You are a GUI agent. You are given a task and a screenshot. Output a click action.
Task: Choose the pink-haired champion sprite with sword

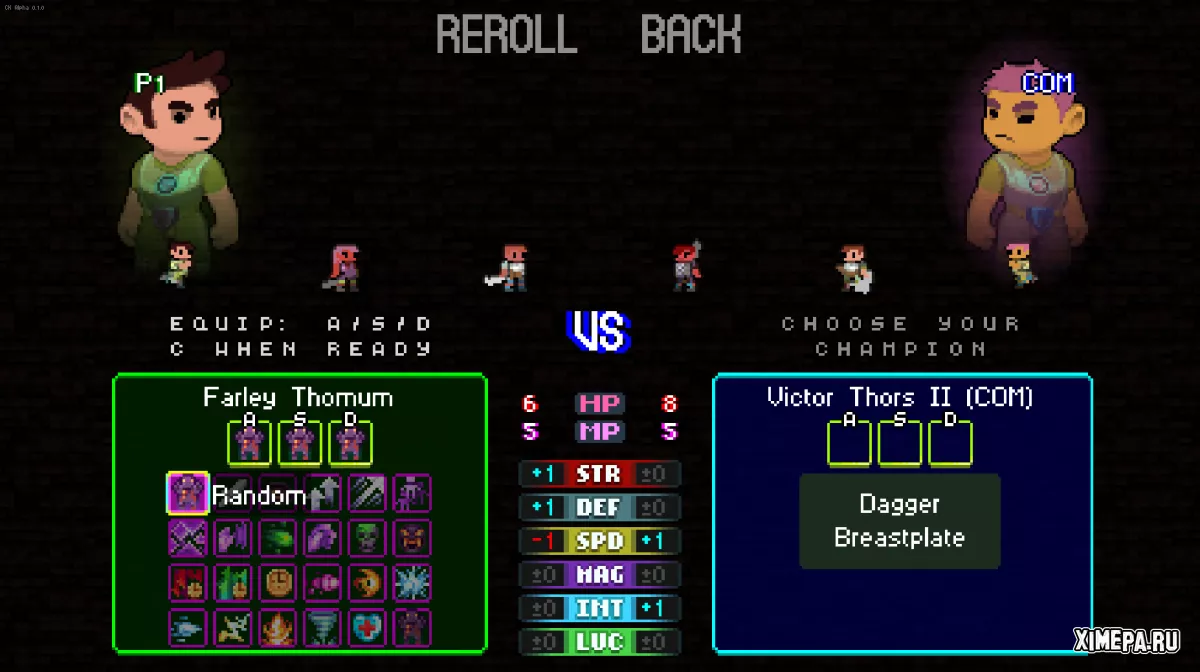coord(344,268)
